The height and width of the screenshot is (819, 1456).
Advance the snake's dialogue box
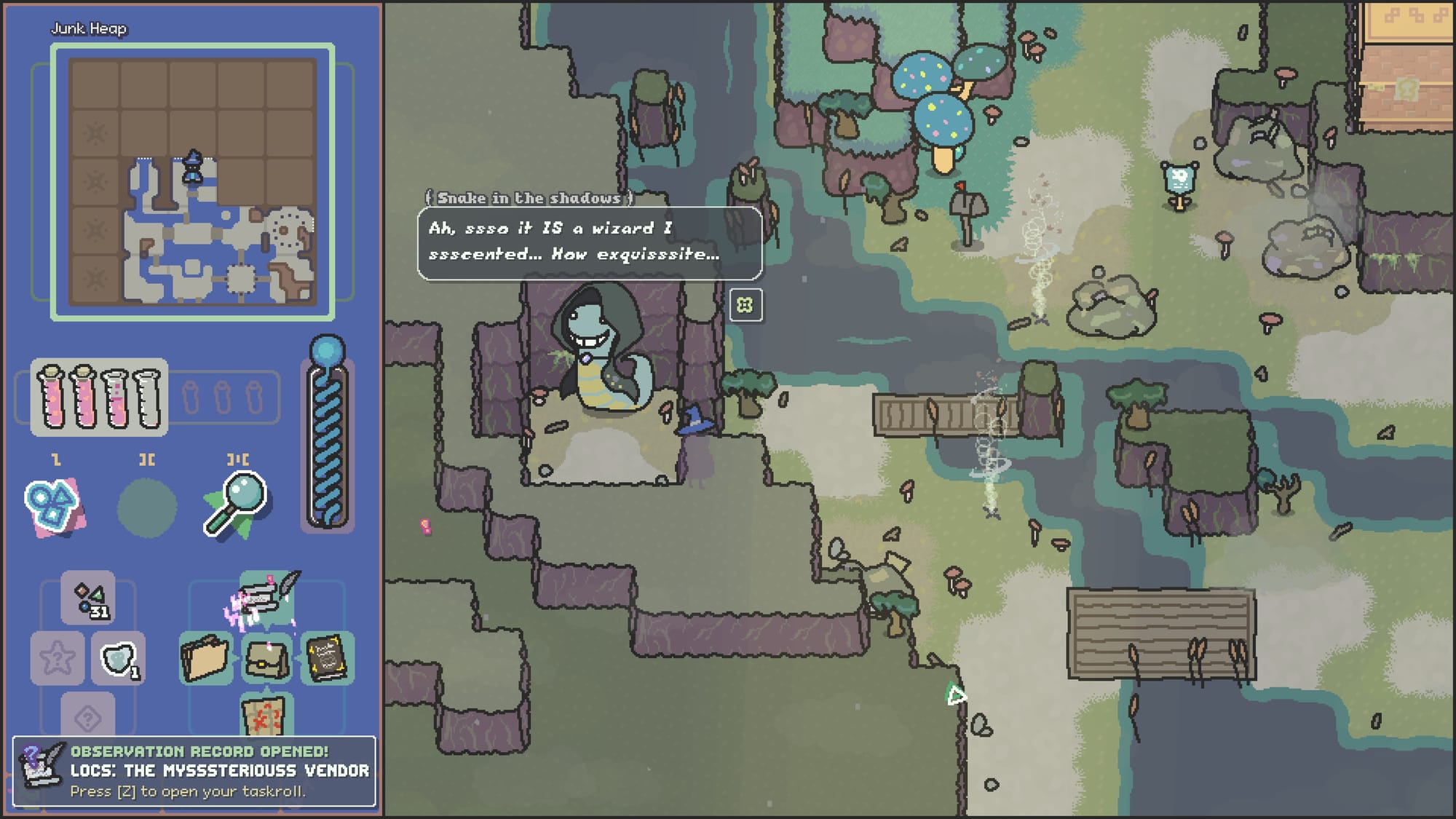coord(590,242)
